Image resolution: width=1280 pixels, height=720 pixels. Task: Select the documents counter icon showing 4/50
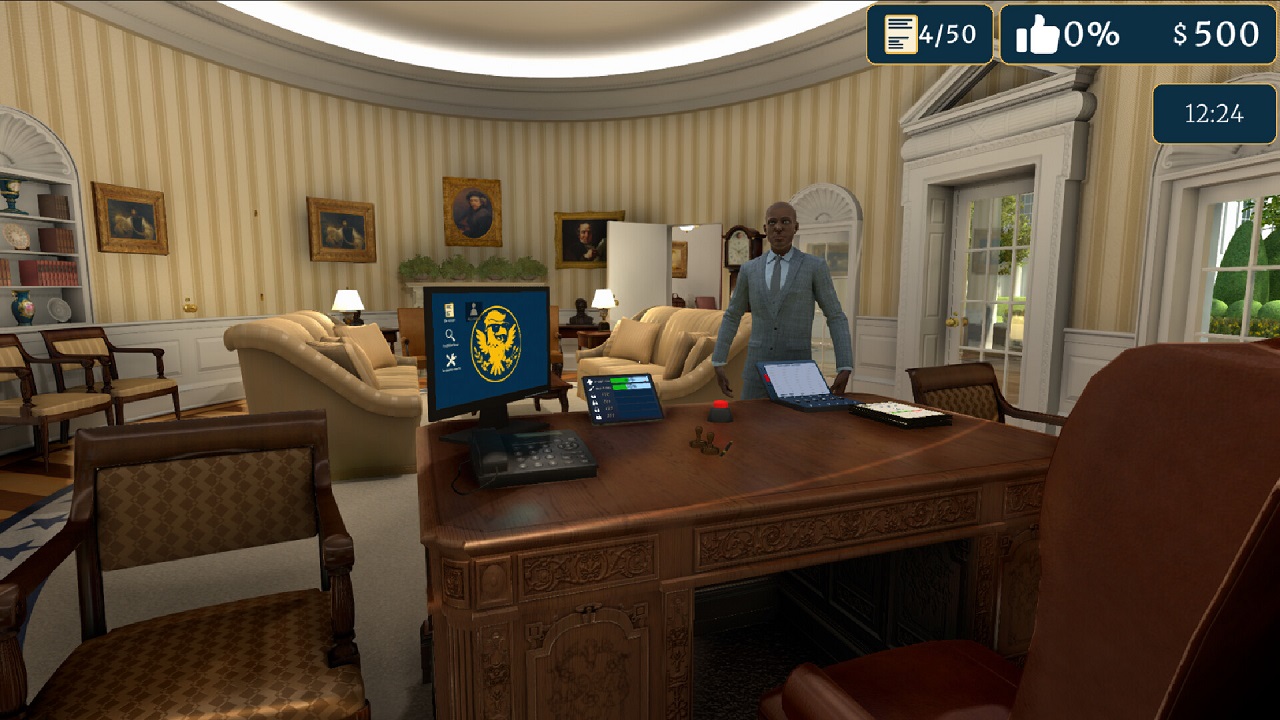click(899, 33)
